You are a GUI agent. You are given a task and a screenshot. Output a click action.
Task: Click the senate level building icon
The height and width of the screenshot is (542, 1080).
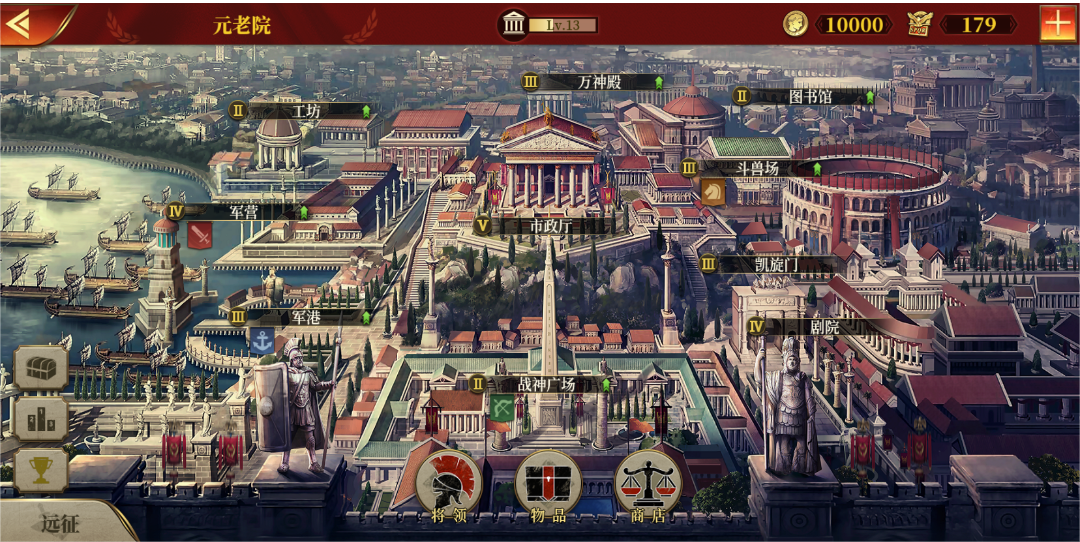[514, 24]
